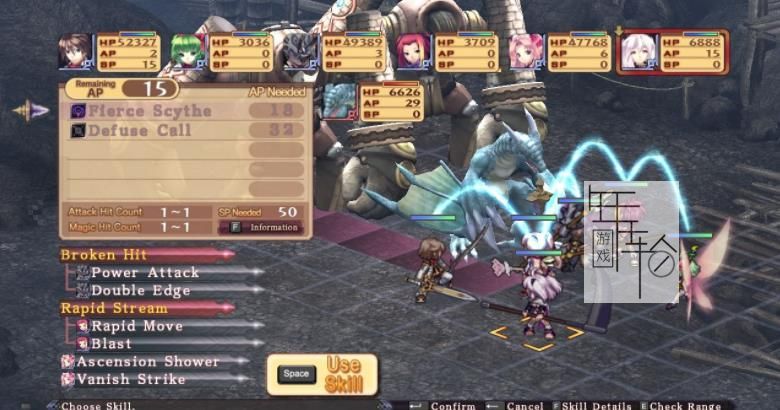Open the skill Information panel
Image resolution: width=780 pixels, height=410 pixels.
pos(265,227)
